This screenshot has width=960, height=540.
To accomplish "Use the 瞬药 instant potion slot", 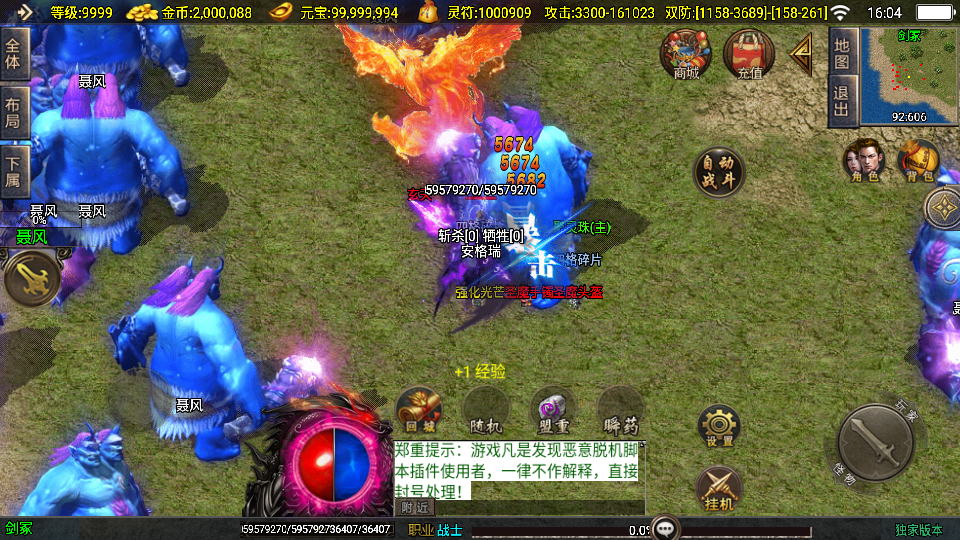I will pos(620,410).
